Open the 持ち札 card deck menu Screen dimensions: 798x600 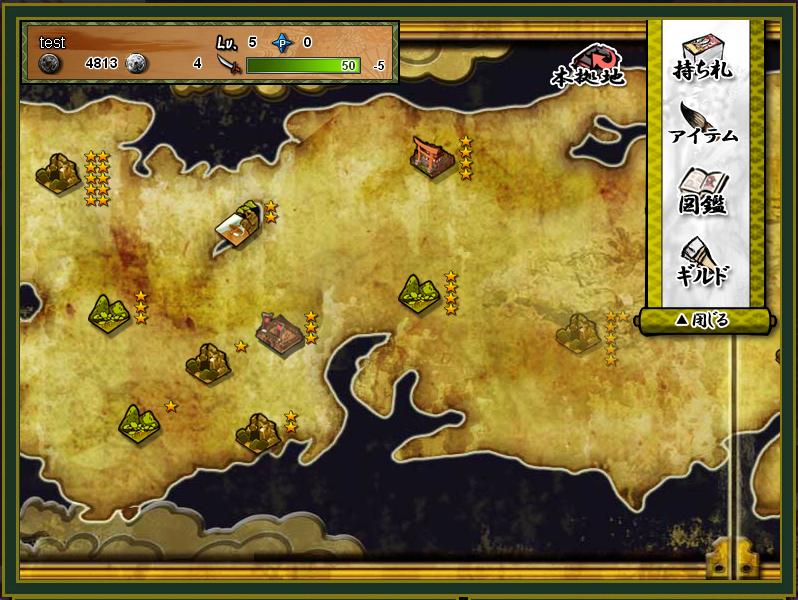point(705,56)
